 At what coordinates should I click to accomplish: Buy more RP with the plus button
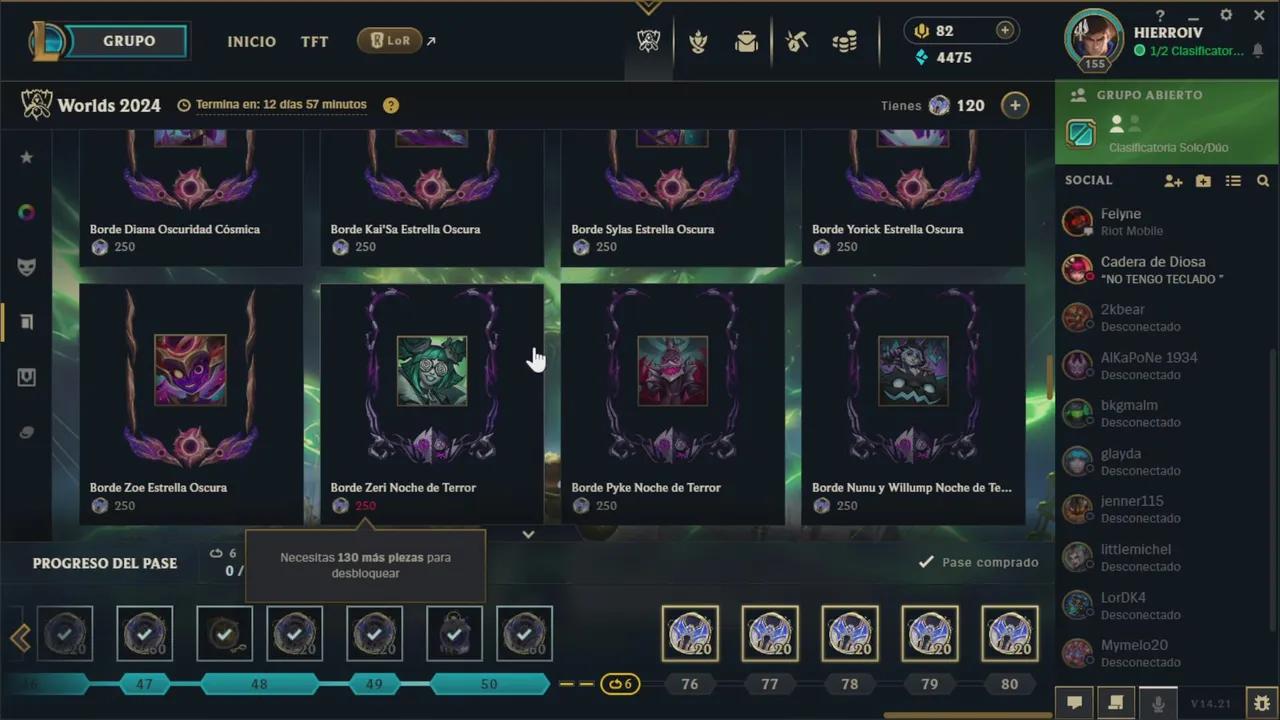(1005, 31)
